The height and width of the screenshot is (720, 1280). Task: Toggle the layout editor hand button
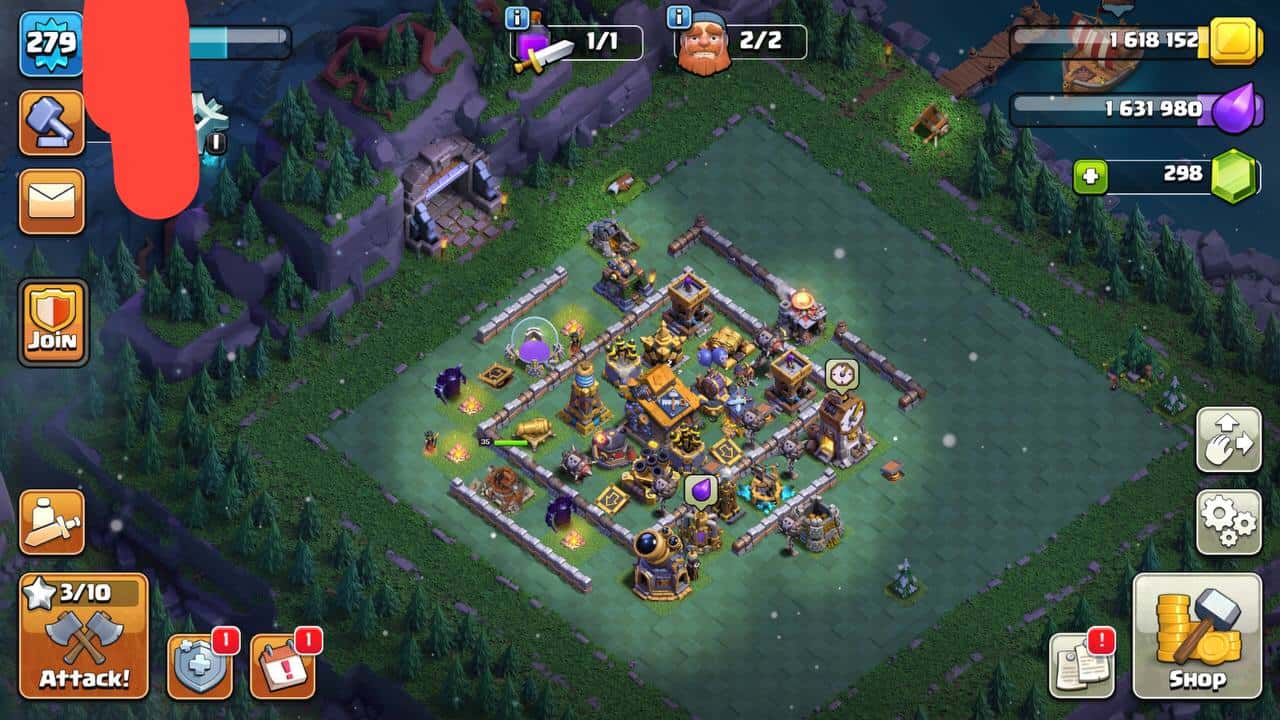coord(1228,439)
